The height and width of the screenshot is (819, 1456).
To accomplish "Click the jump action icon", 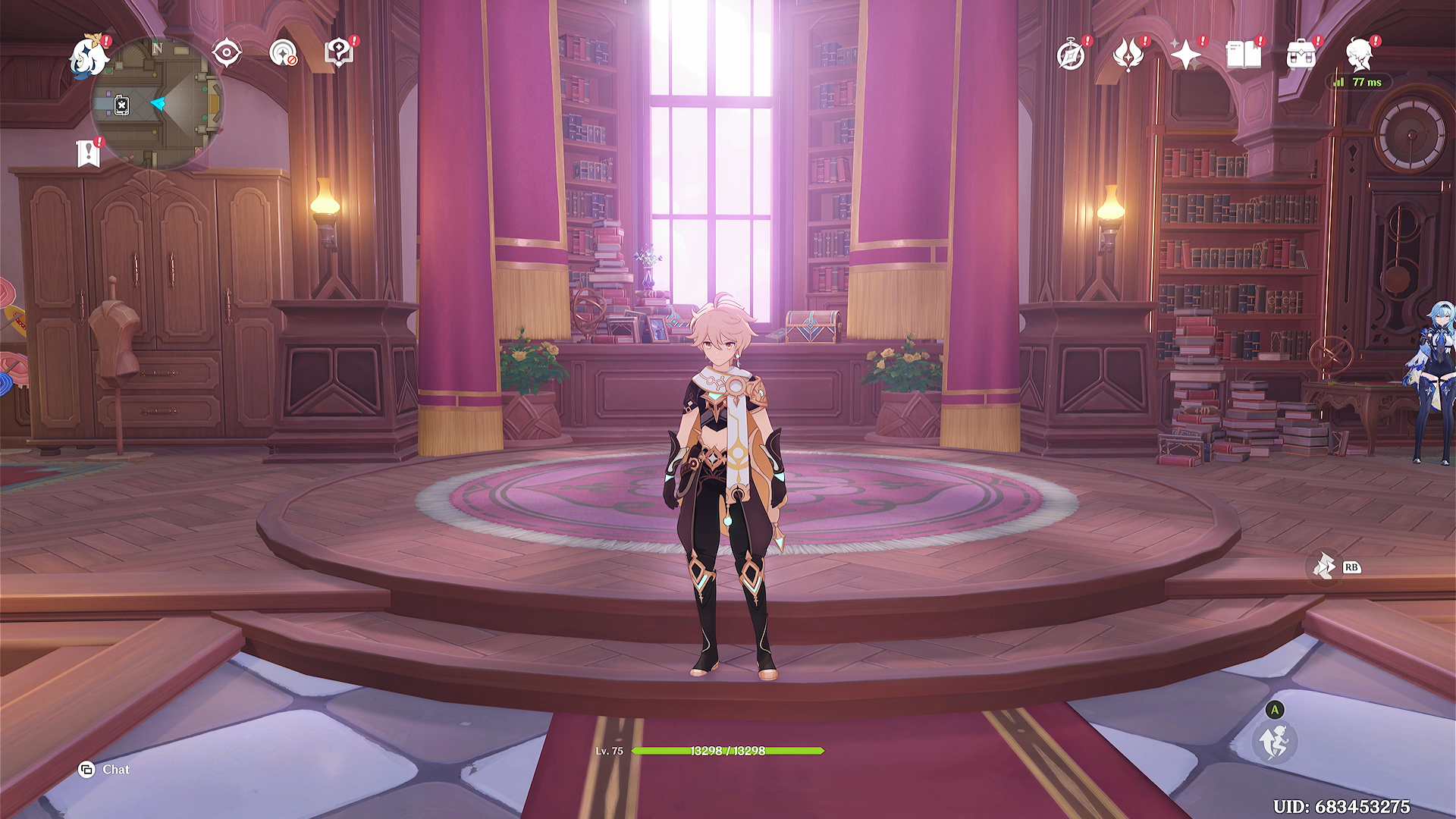I will click(1275, 742).
